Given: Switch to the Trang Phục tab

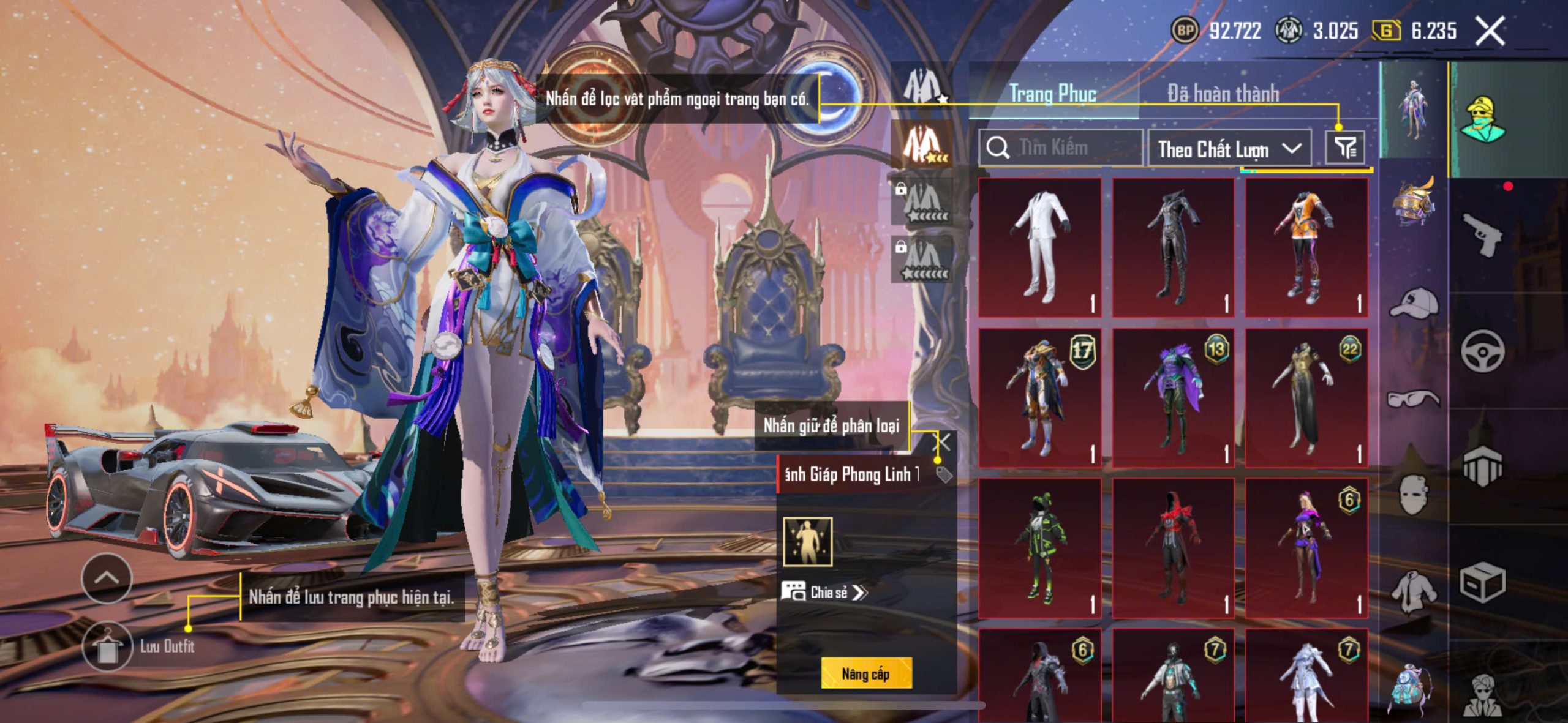Looking at the screenshot, I should tap(1052, 94).
